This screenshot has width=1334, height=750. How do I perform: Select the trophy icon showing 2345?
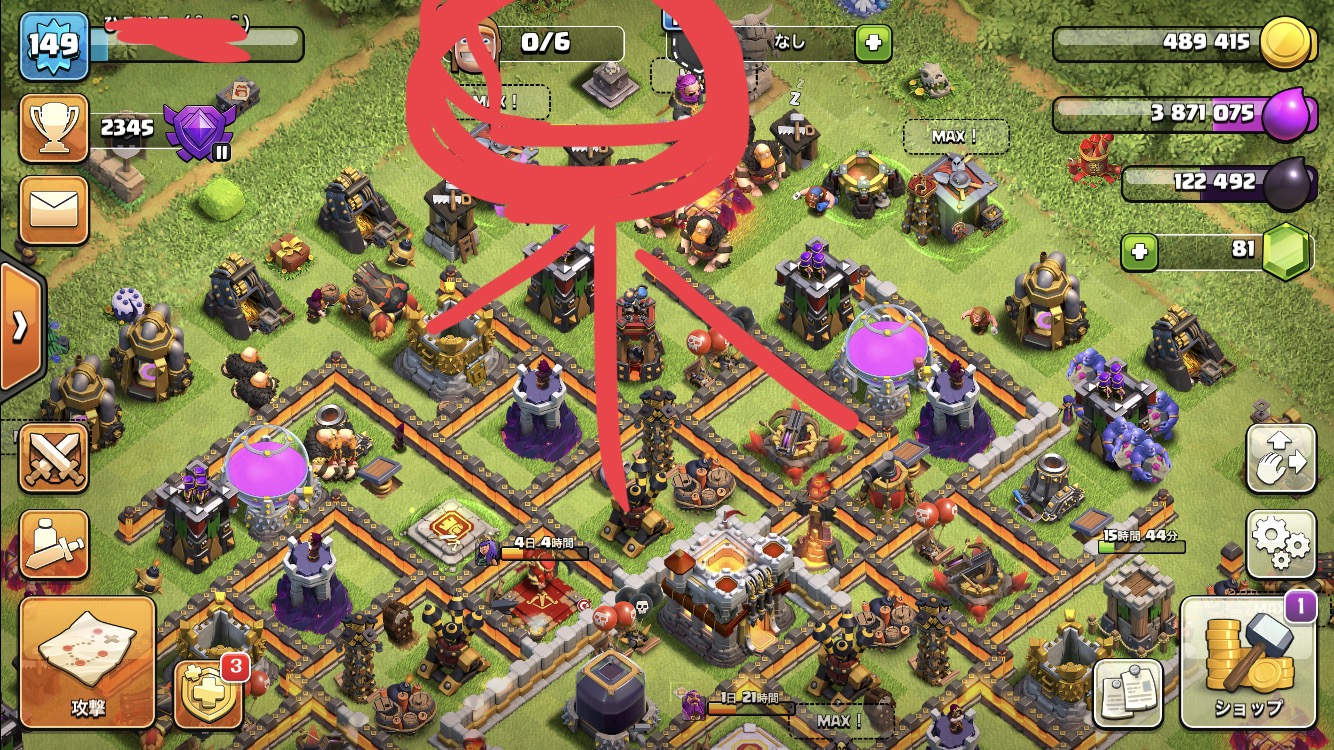53,128
